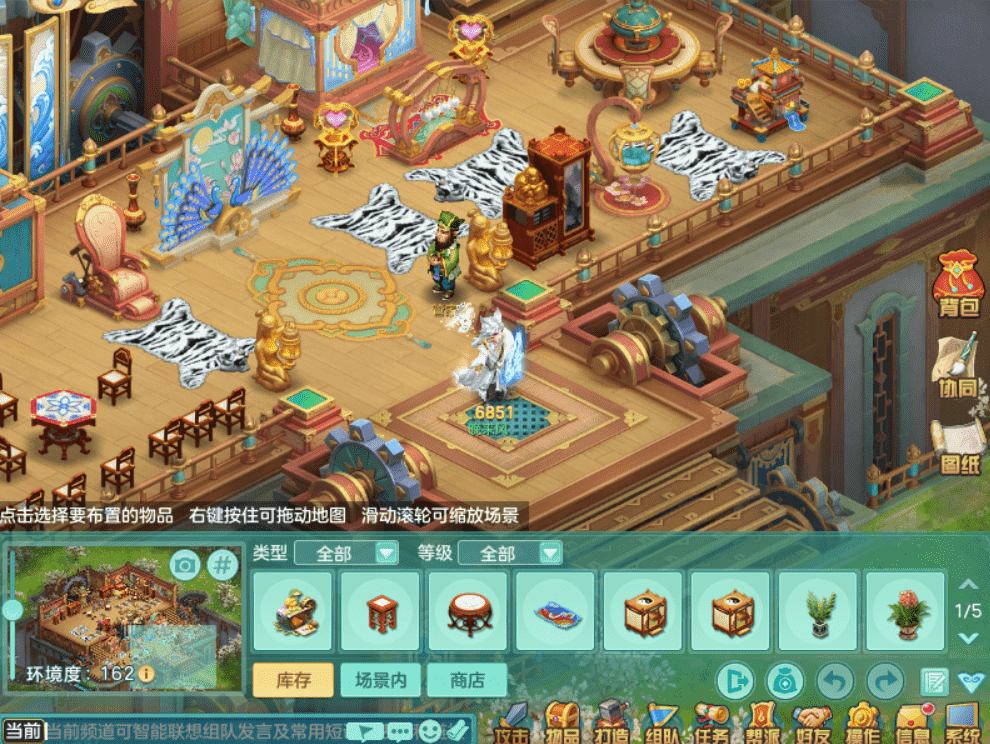Switch to the 库存 inventory tab
The image size is (990, 744).
coord(293,680)
